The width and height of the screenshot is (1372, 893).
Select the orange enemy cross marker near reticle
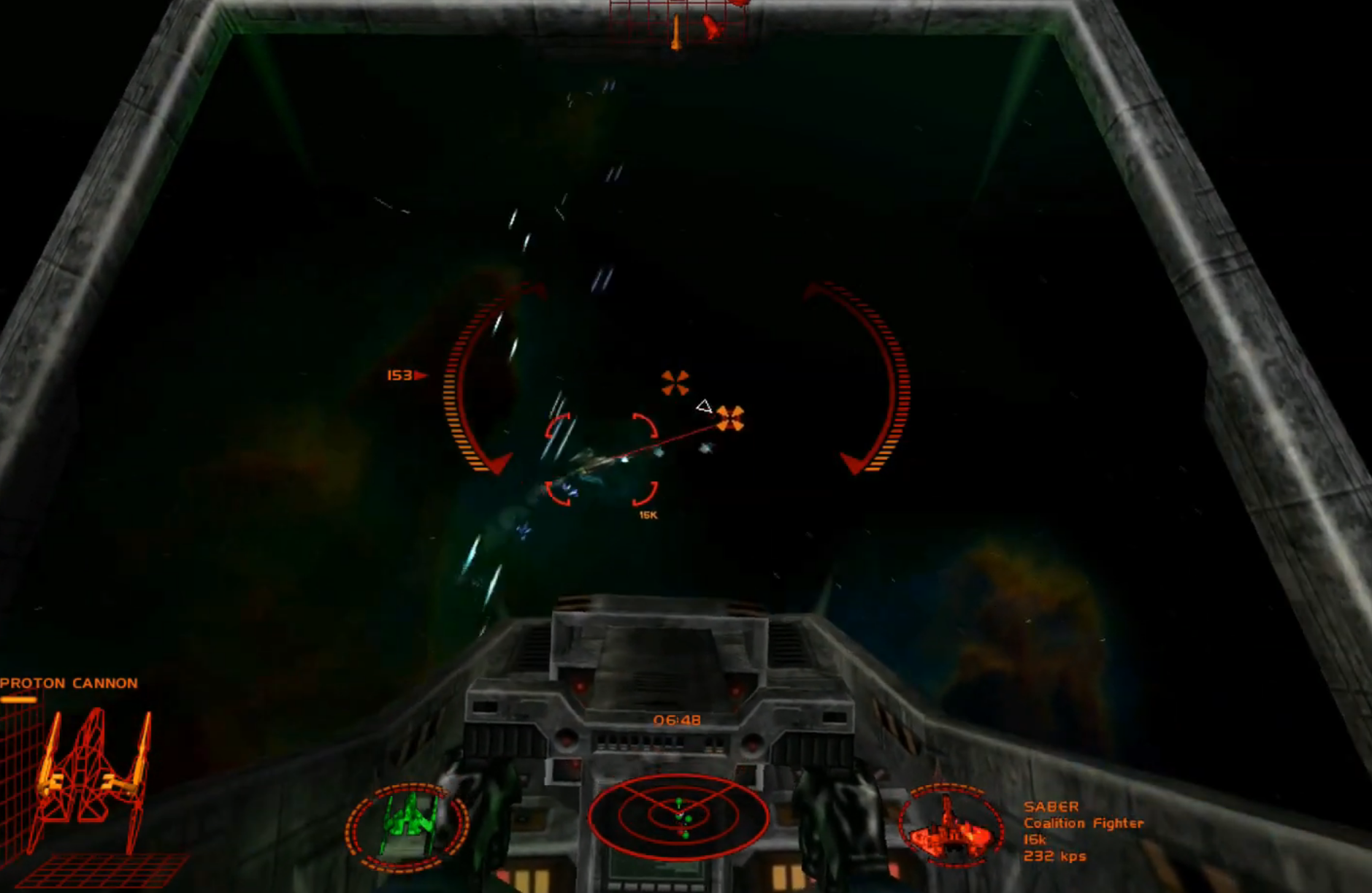coord(730,418)
